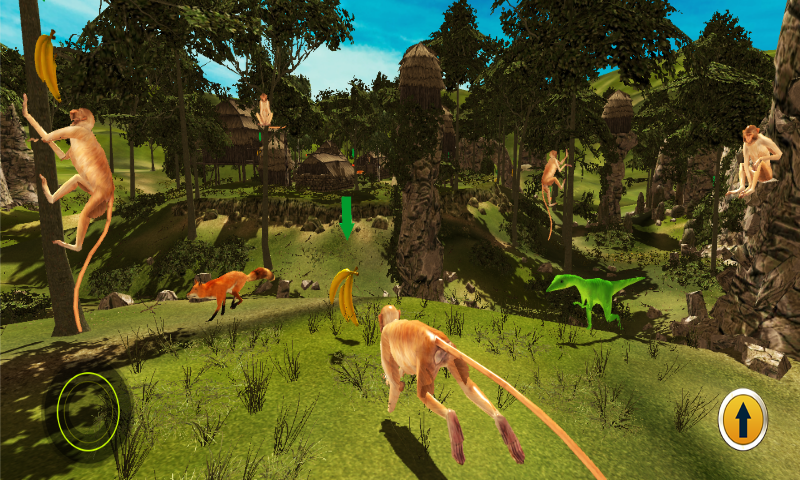Tap the up-arrow jump button
The image size is (800, 480).
click(x=742, y=419)
